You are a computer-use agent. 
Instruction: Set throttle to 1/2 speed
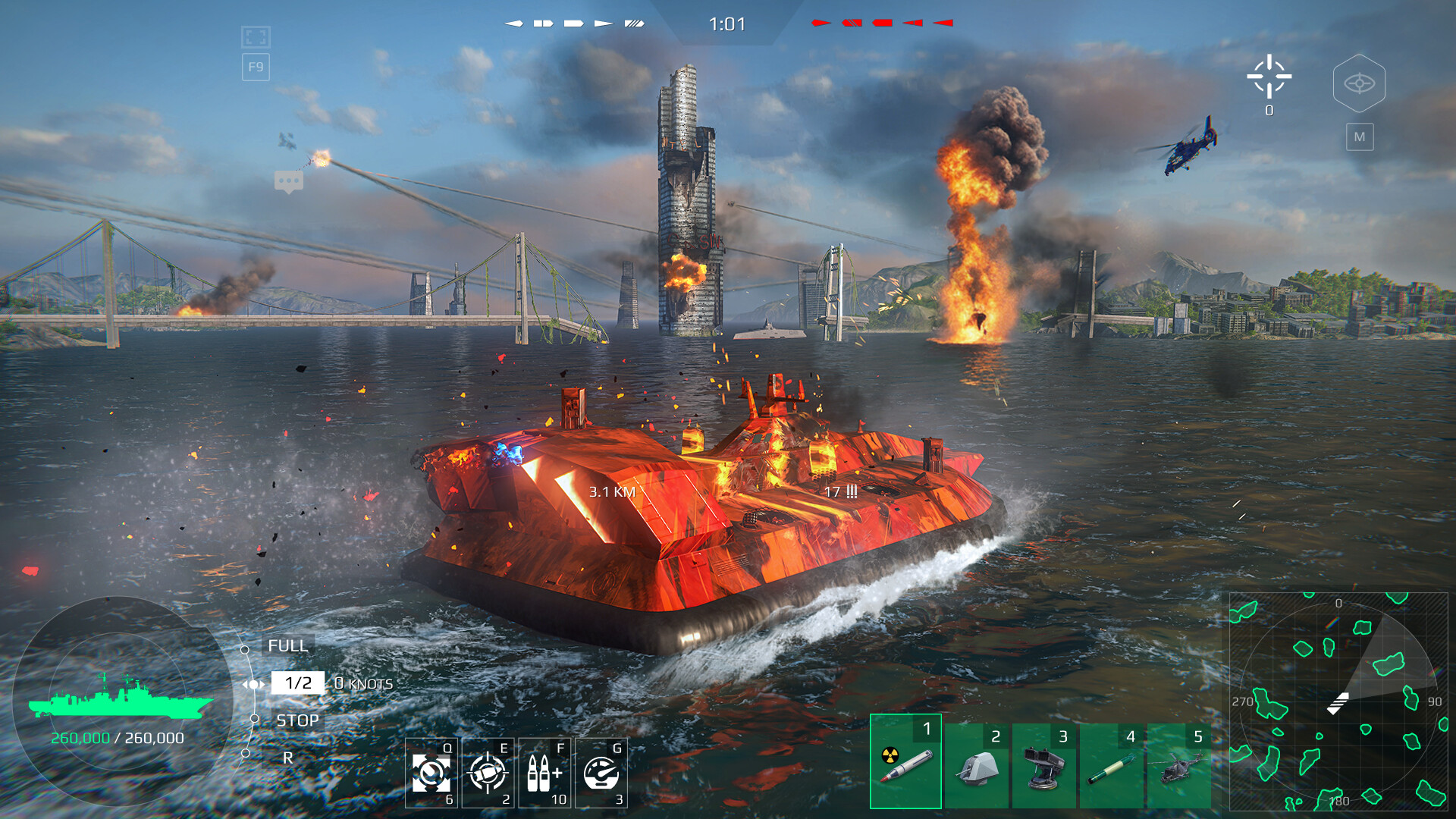pyautogui.click(x=298, y=683)
